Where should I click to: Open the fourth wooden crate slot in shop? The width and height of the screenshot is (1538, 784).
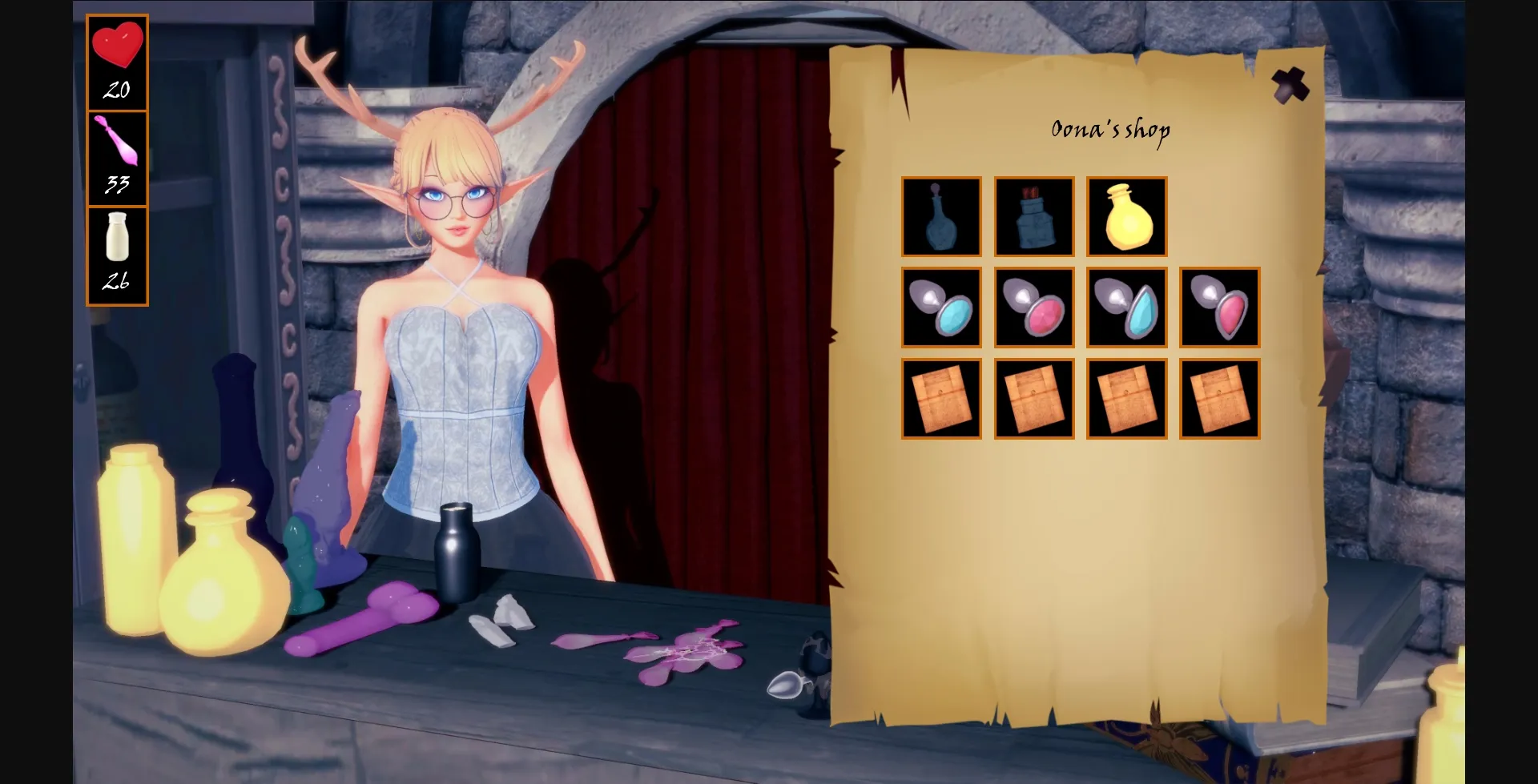coord(1219,399)
